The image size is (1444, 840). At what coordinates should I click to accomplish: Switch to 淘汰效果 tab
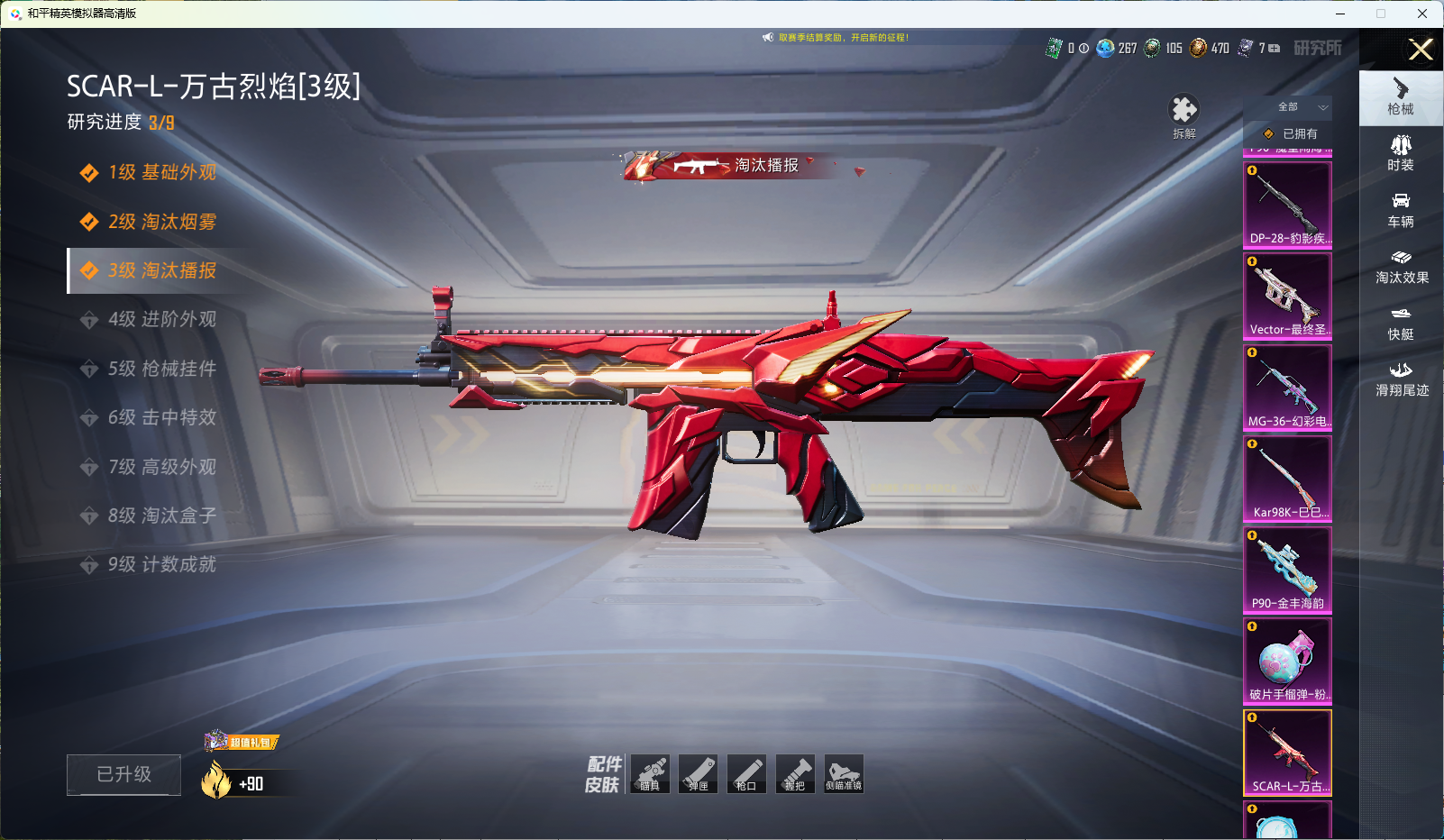point(1401,267)
